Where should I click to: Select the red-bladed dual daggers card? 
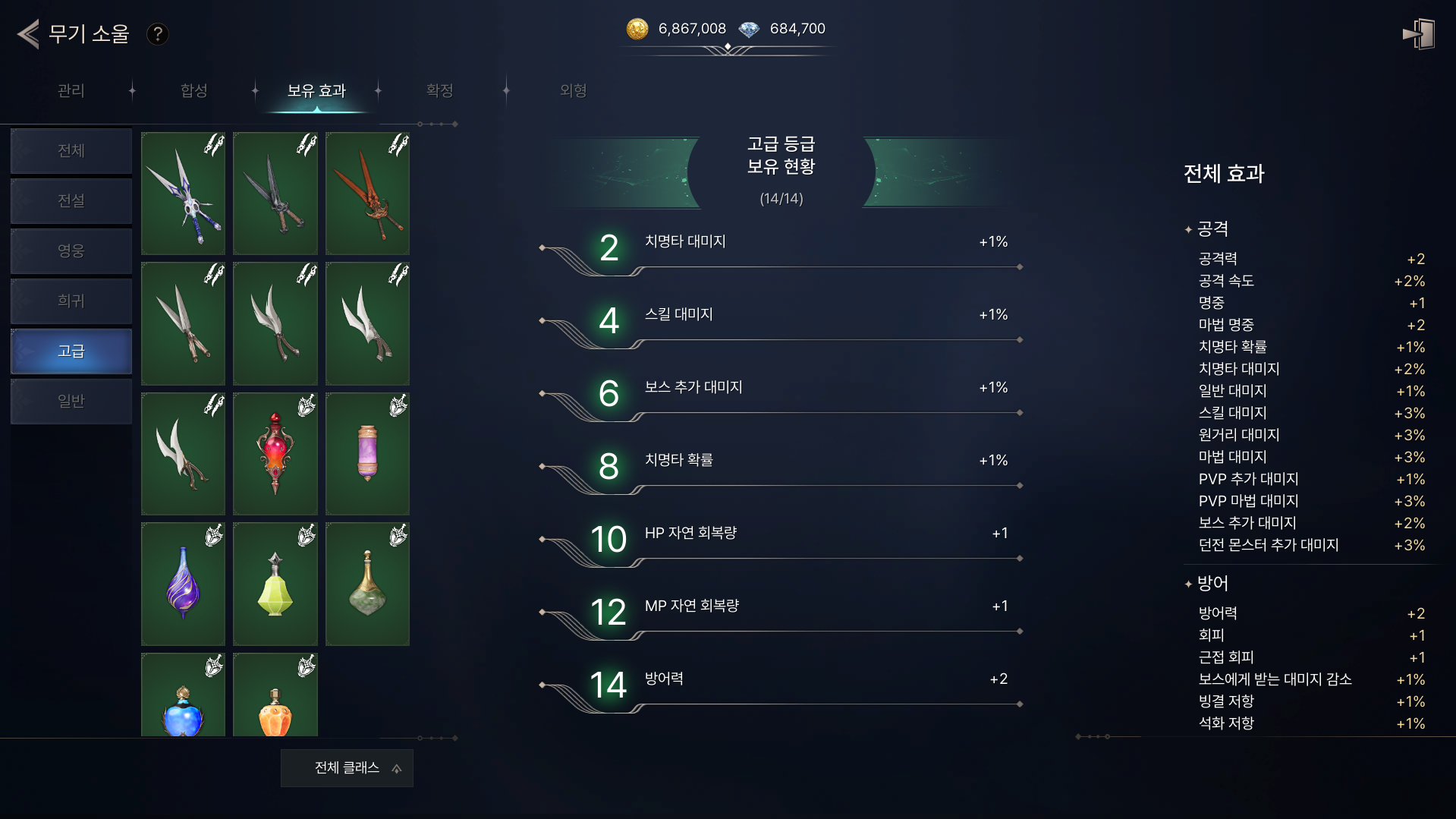tap(367, 194)
